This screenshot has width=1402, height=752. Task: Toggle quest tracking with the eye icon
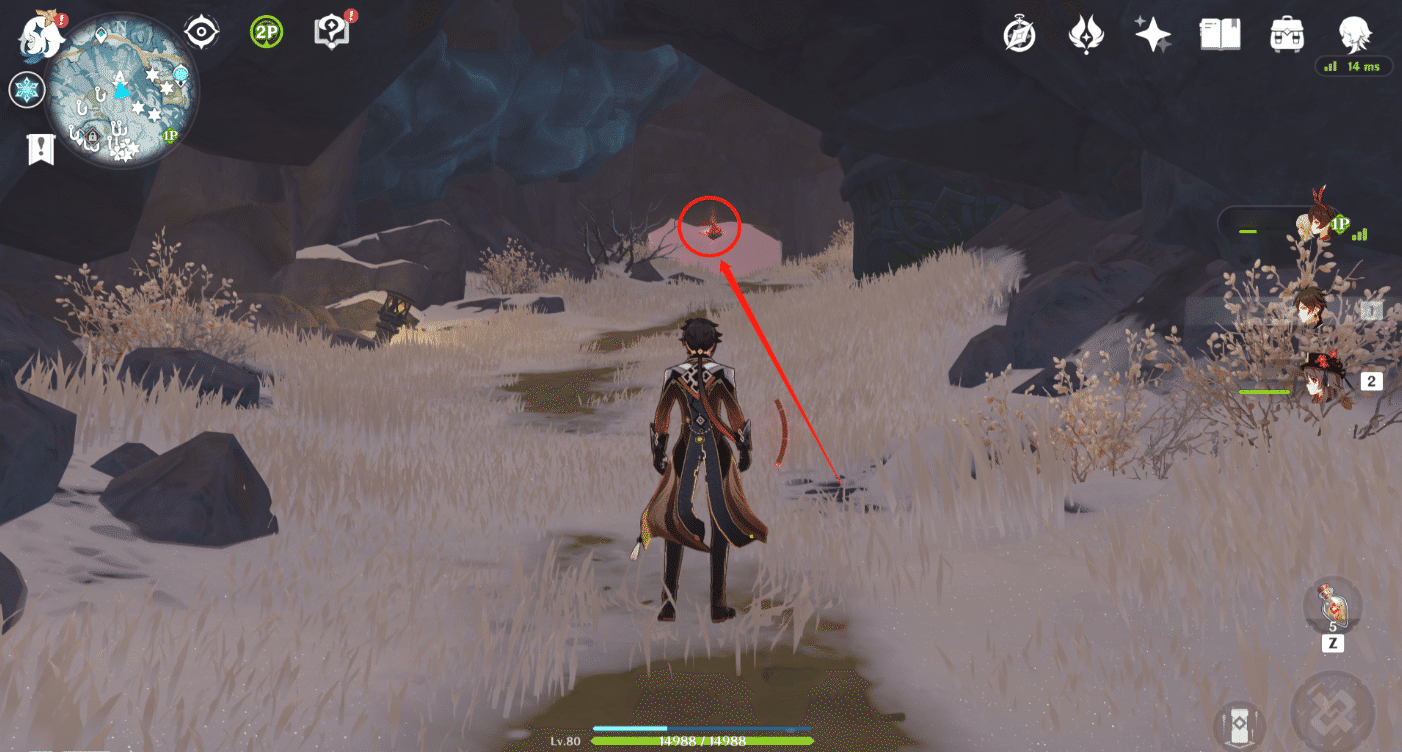[203, 29]
